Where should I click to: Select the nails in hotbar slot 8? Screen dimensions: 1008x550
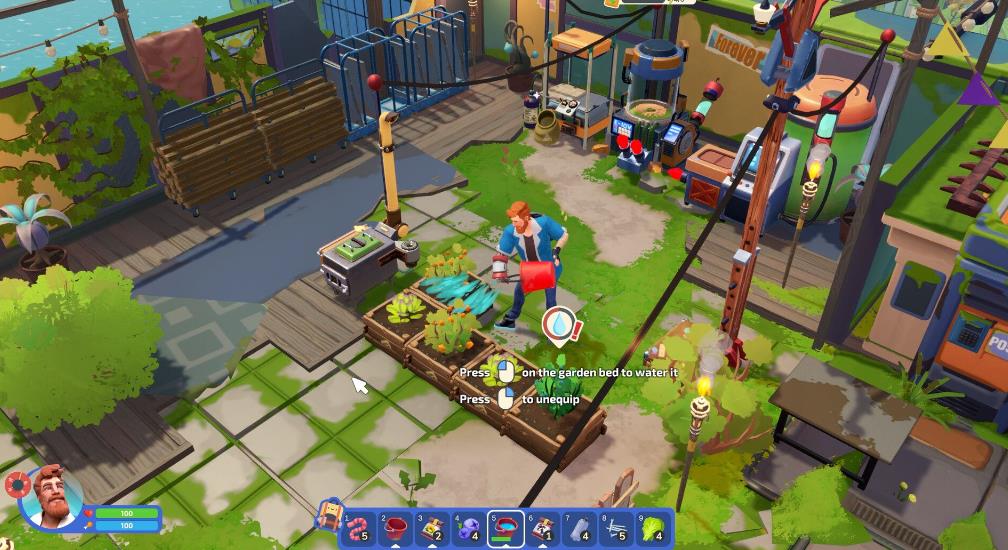pyautogui.click(x=616, y=528)
